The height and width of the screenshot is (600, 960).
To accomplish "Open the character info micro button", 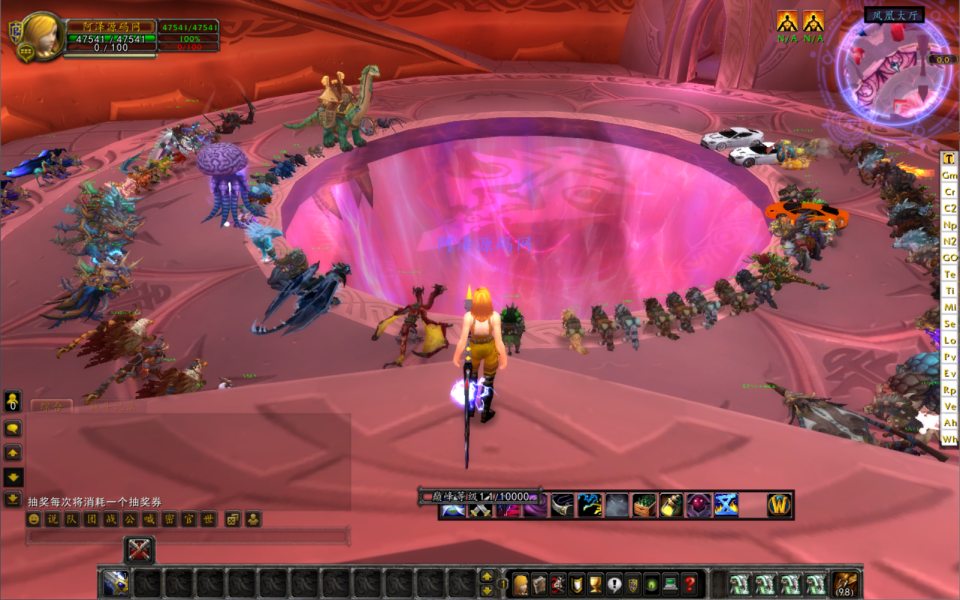I will (519, 584).
